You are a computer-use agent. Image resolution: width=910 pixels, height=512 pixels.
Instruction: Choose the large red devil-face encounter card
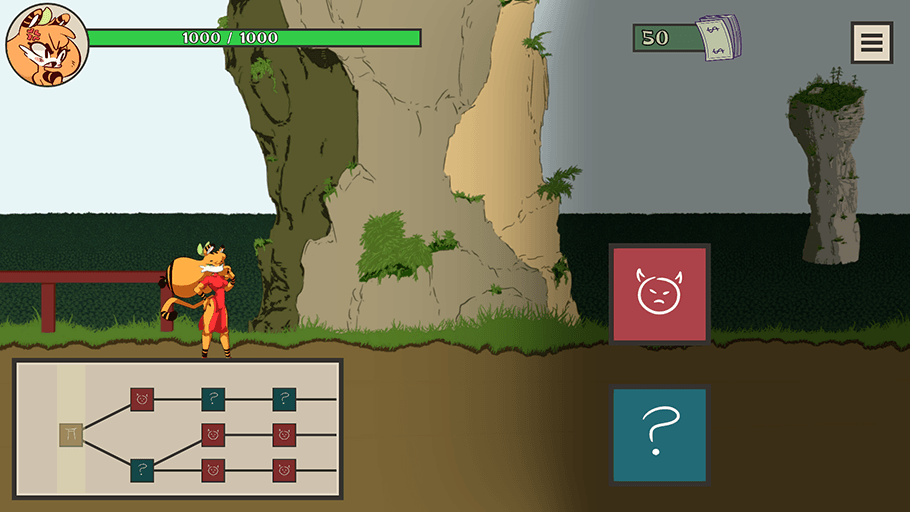pyautogui.click(x=660, y=294)
